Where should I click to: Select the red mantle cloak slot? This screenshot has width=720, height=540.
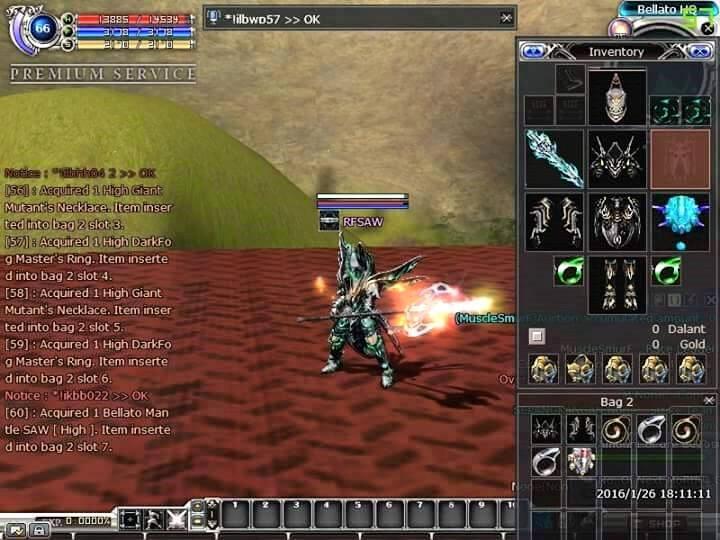click(680, 158)
